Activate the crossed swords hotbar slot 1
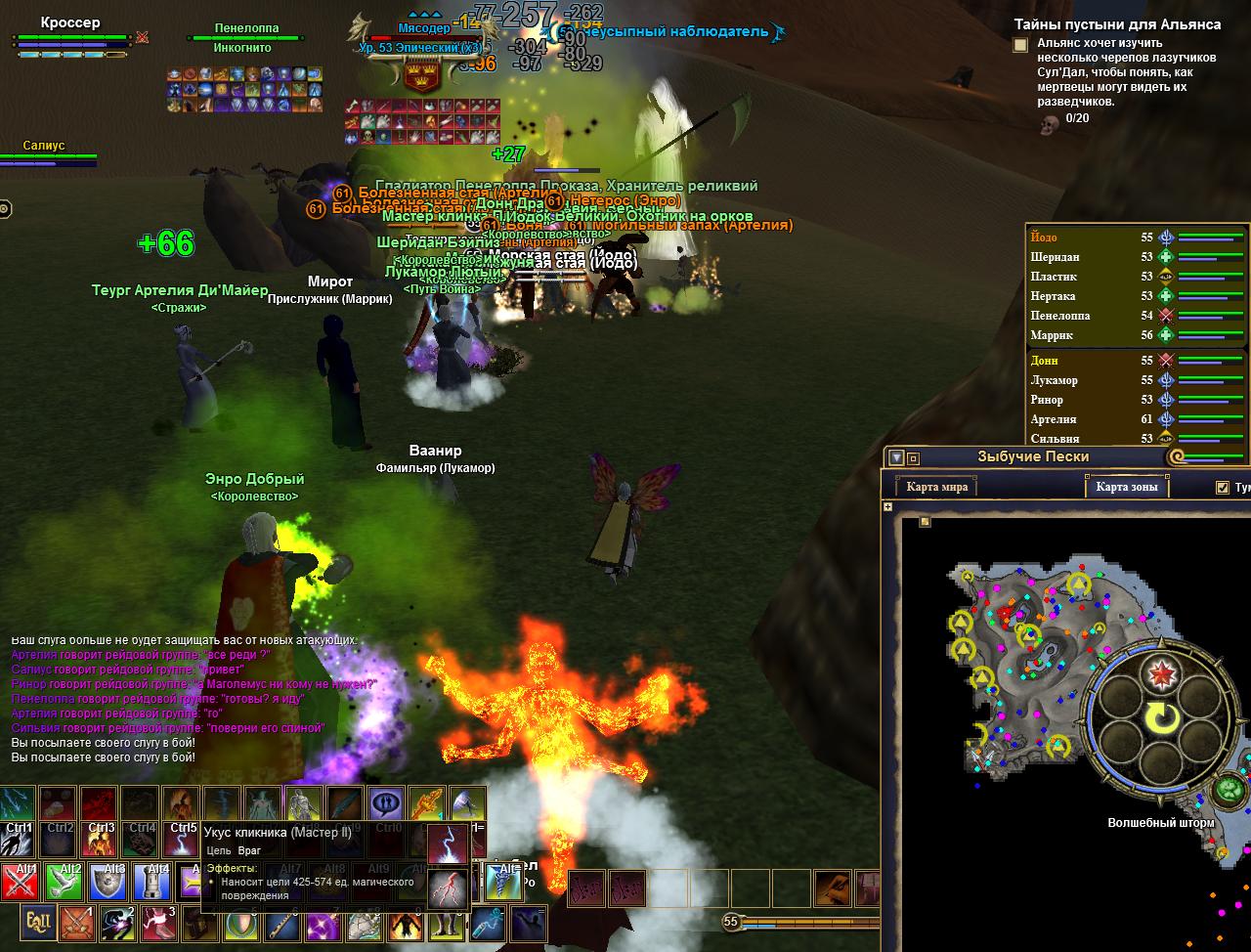The image size is (1251, 952). [76, 922]
